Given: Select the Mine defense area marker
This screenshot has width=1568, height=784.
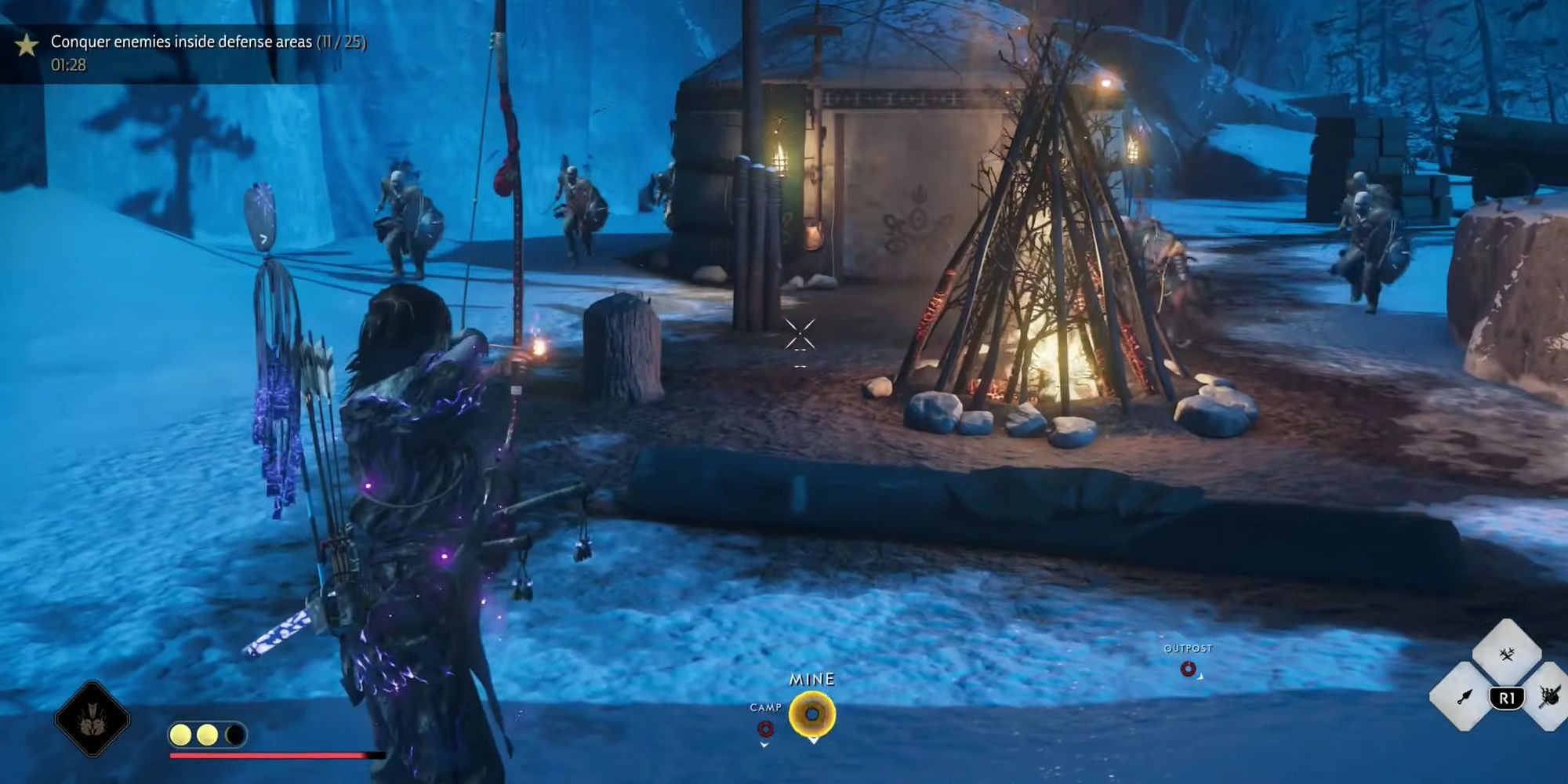Looking at the screenshot, I should point(812,714).
